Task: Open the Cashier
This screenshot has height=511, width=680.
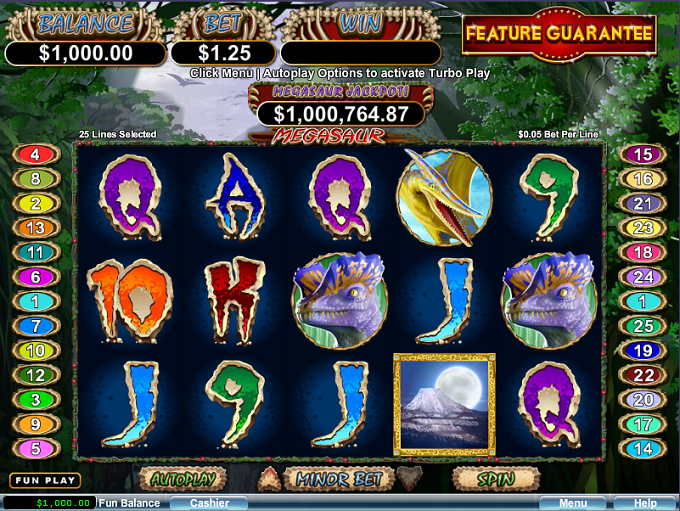Action: click(x=210, y=503)
